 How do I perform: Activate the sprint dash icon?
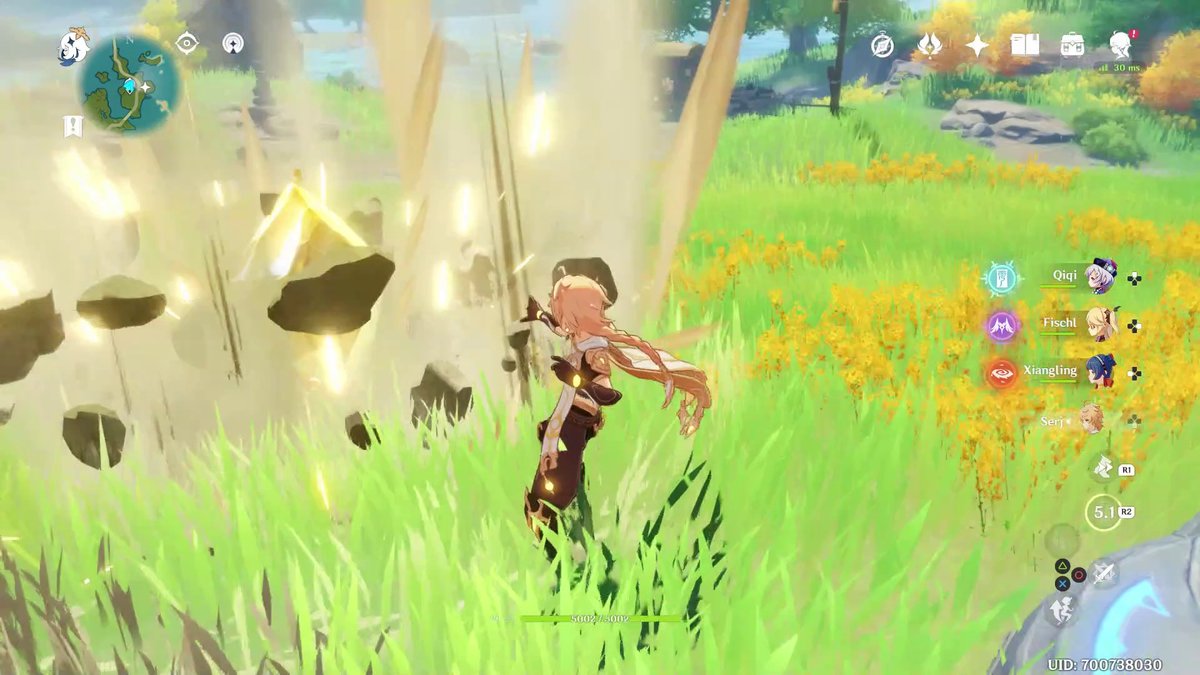click(1104, 467)
